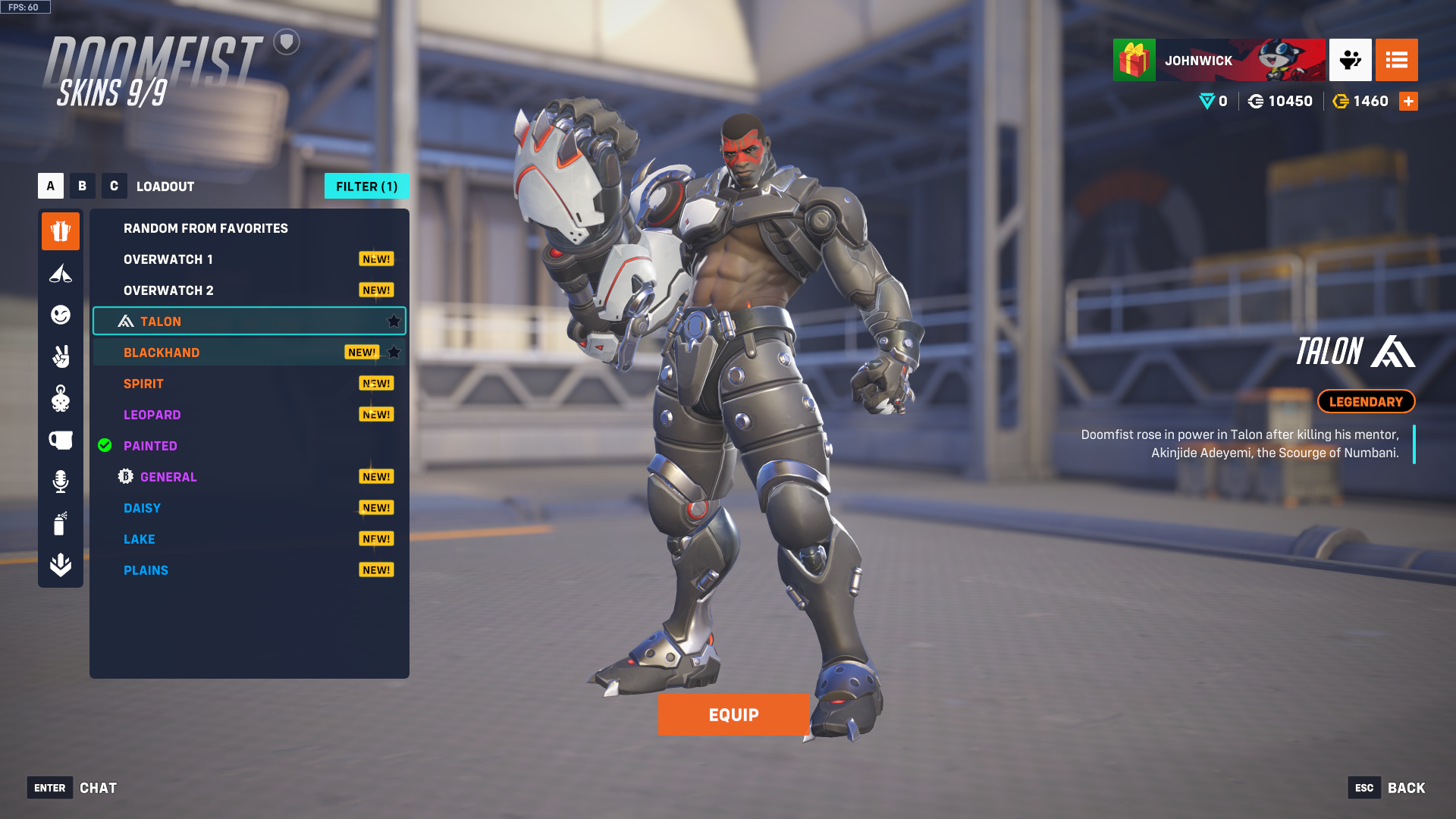Click the plus button to add coins
1456x819 pixels.
click(1408, 102)
